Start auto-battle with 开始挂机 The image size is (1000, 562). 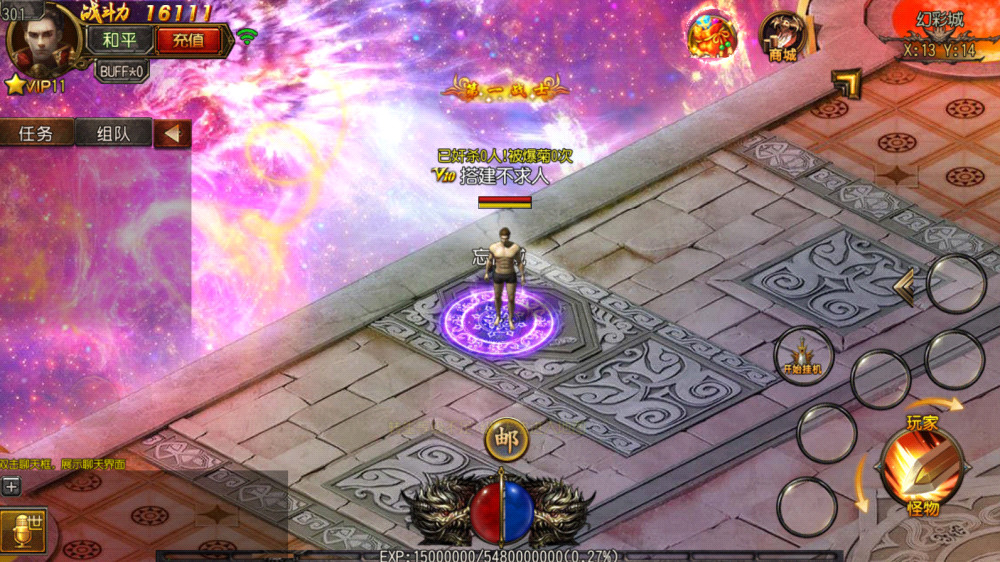pyautogui.click(x=803, y=356)
